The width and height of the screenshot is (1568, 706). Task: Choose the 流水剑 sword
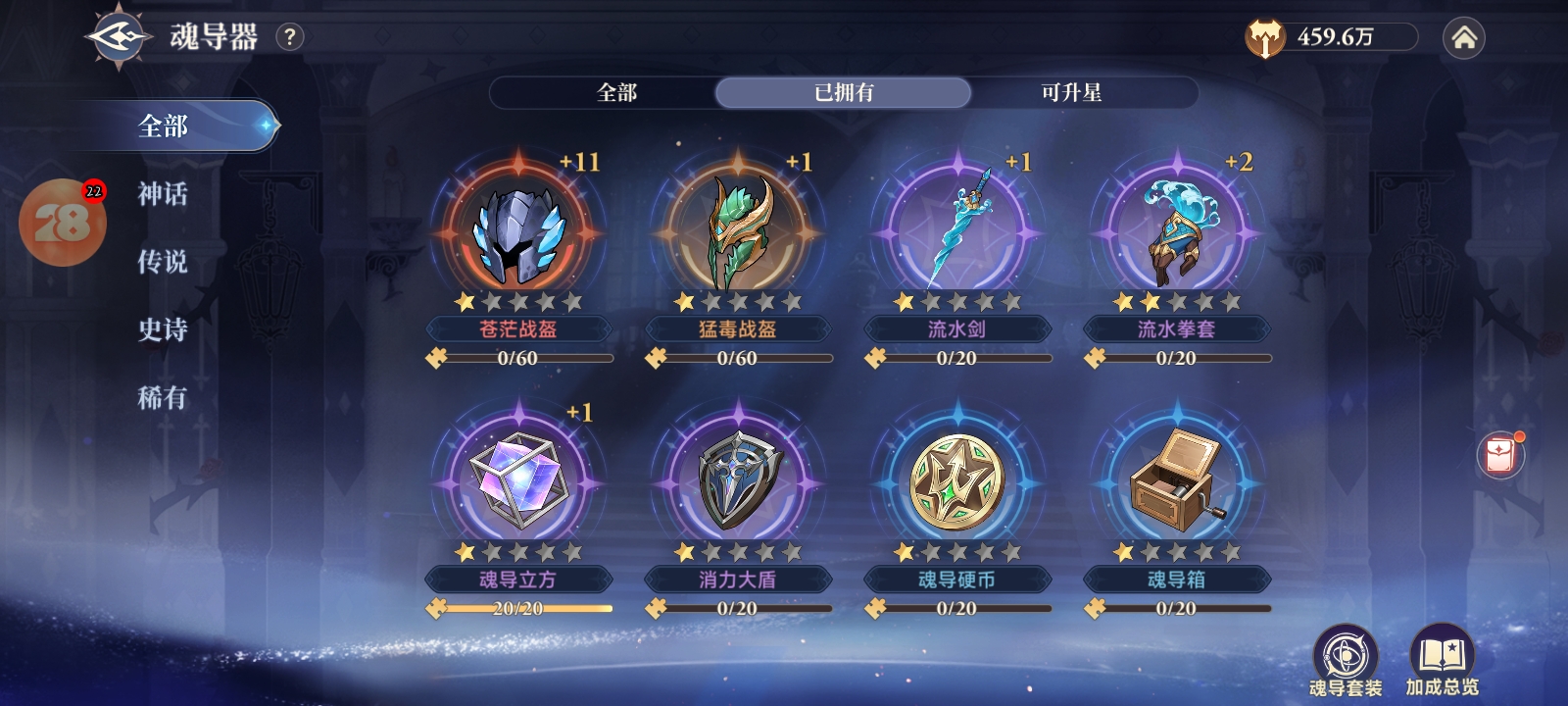[x=956, y=233]
